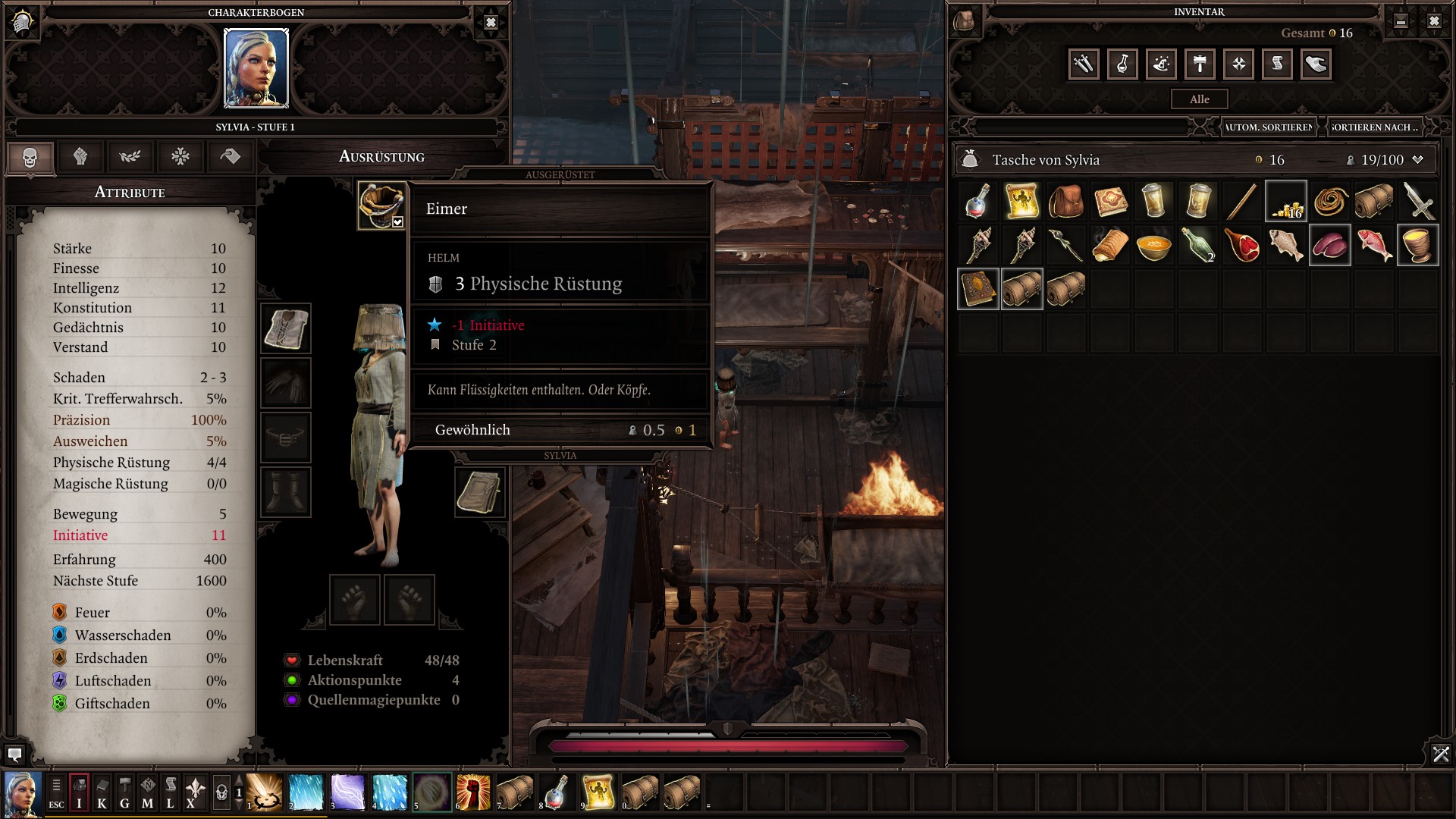
Task: Collapse the 'Tasche von Sylvia' bag
Action: [x=1417, y=160]
